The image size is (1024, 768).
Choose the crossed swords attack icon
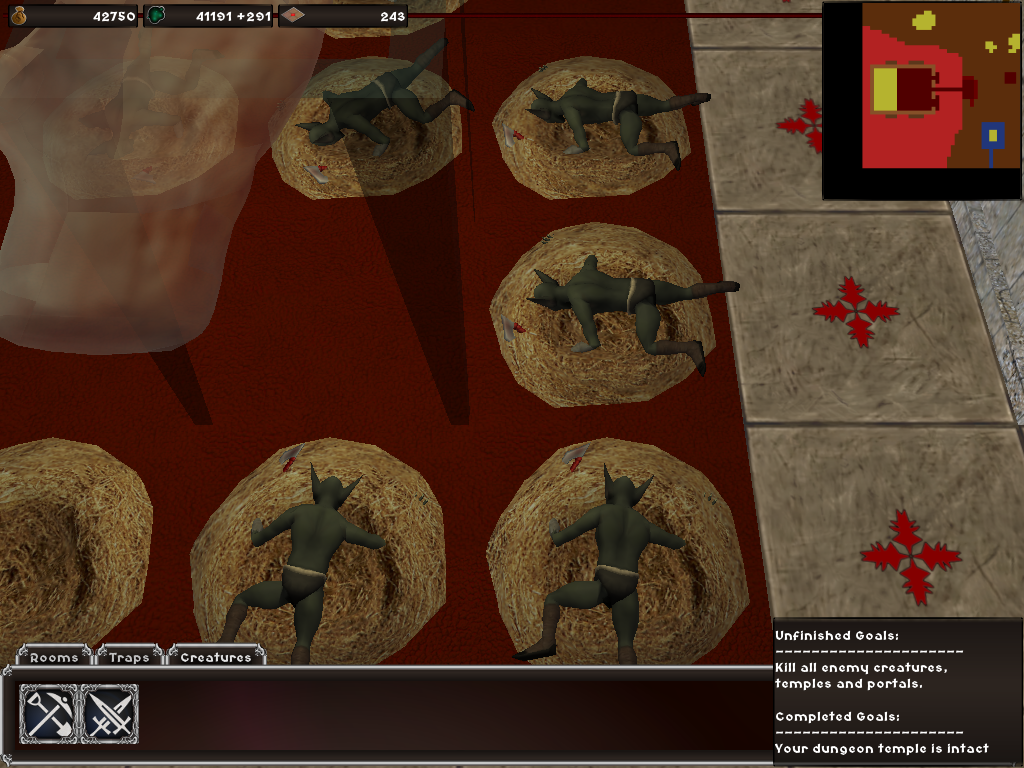[108, 714]
